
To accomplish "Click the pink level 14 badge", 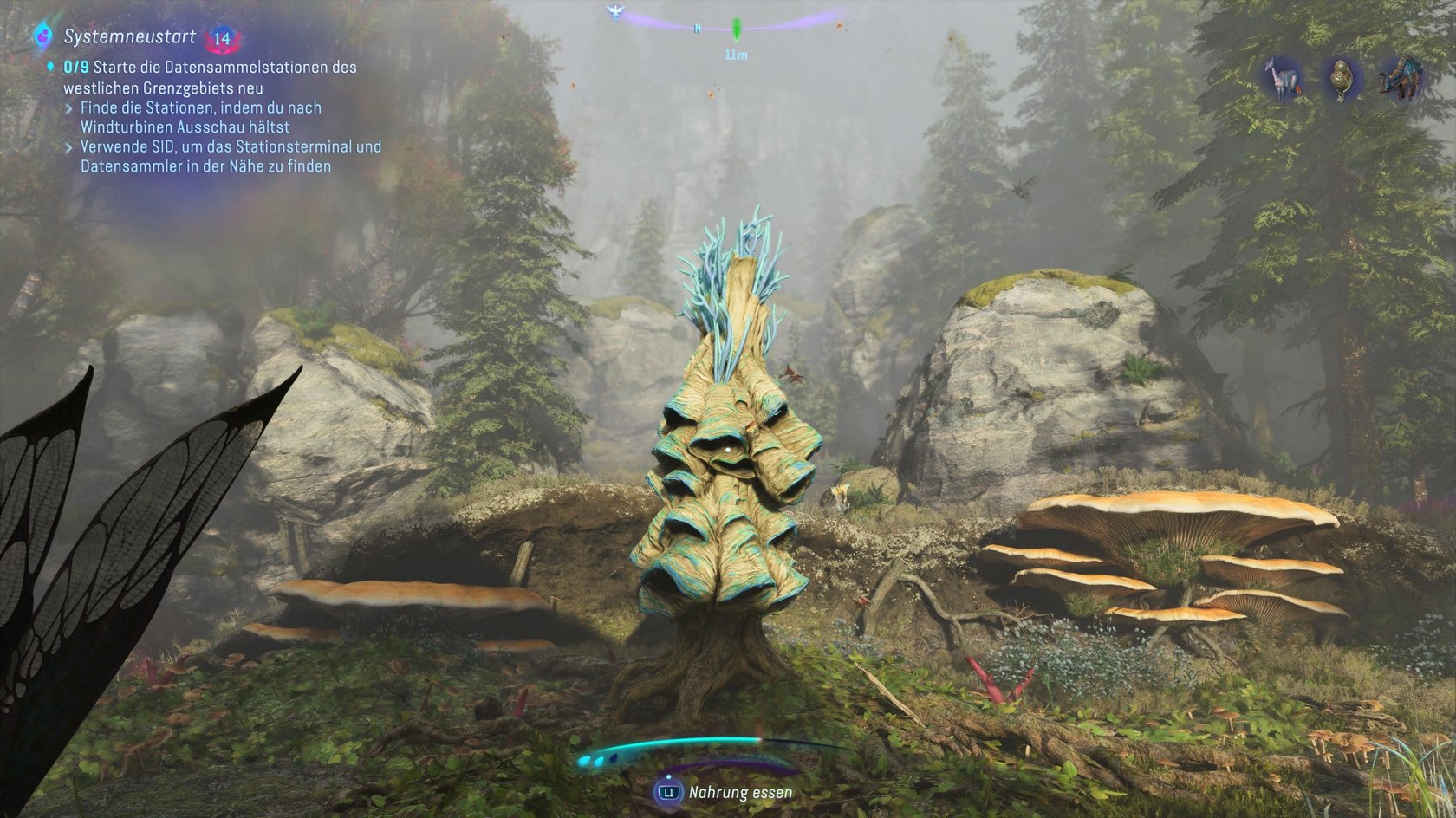I will click(223, 38).
